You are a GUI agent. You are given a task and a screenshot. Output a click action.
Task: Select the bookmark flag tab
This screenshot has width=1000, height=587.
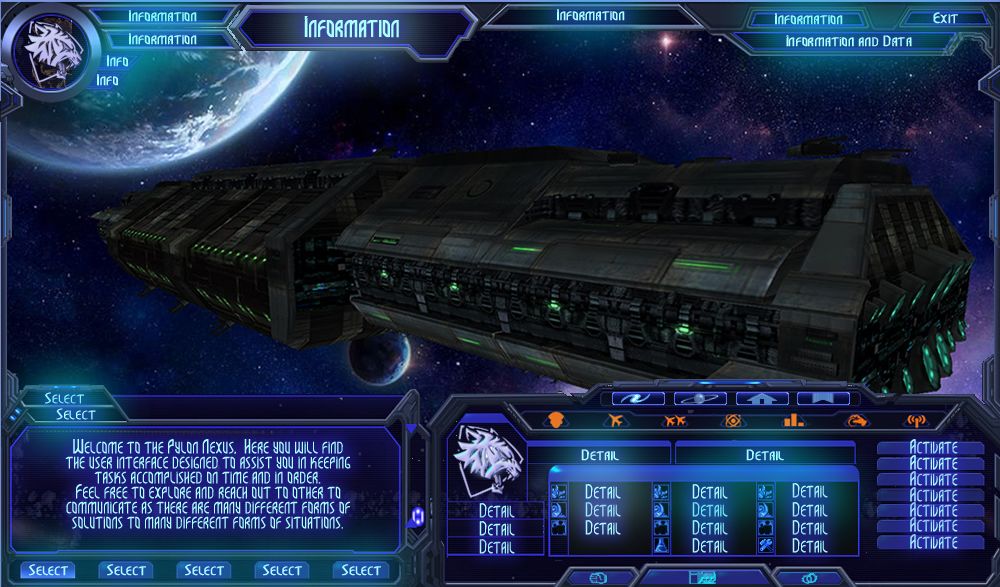823,398
